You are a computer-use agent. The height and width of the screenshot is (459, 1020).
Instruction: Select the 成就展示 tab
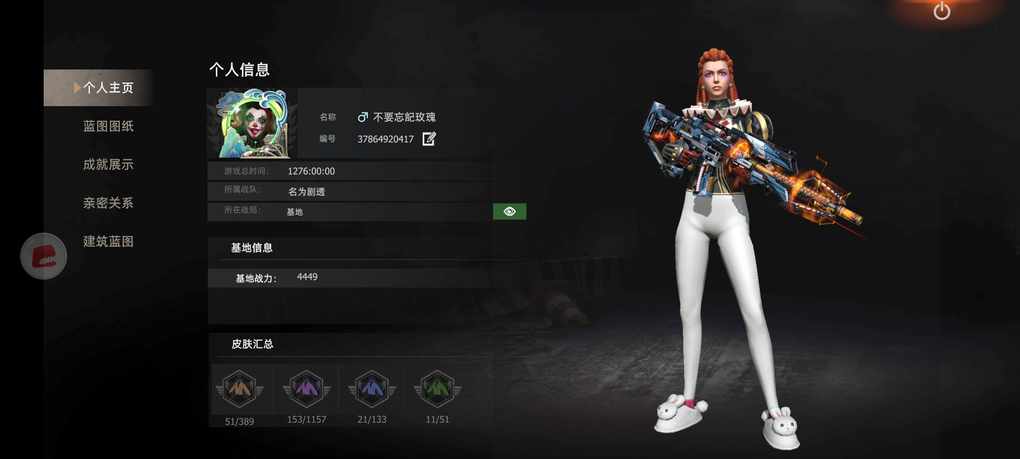108,165
